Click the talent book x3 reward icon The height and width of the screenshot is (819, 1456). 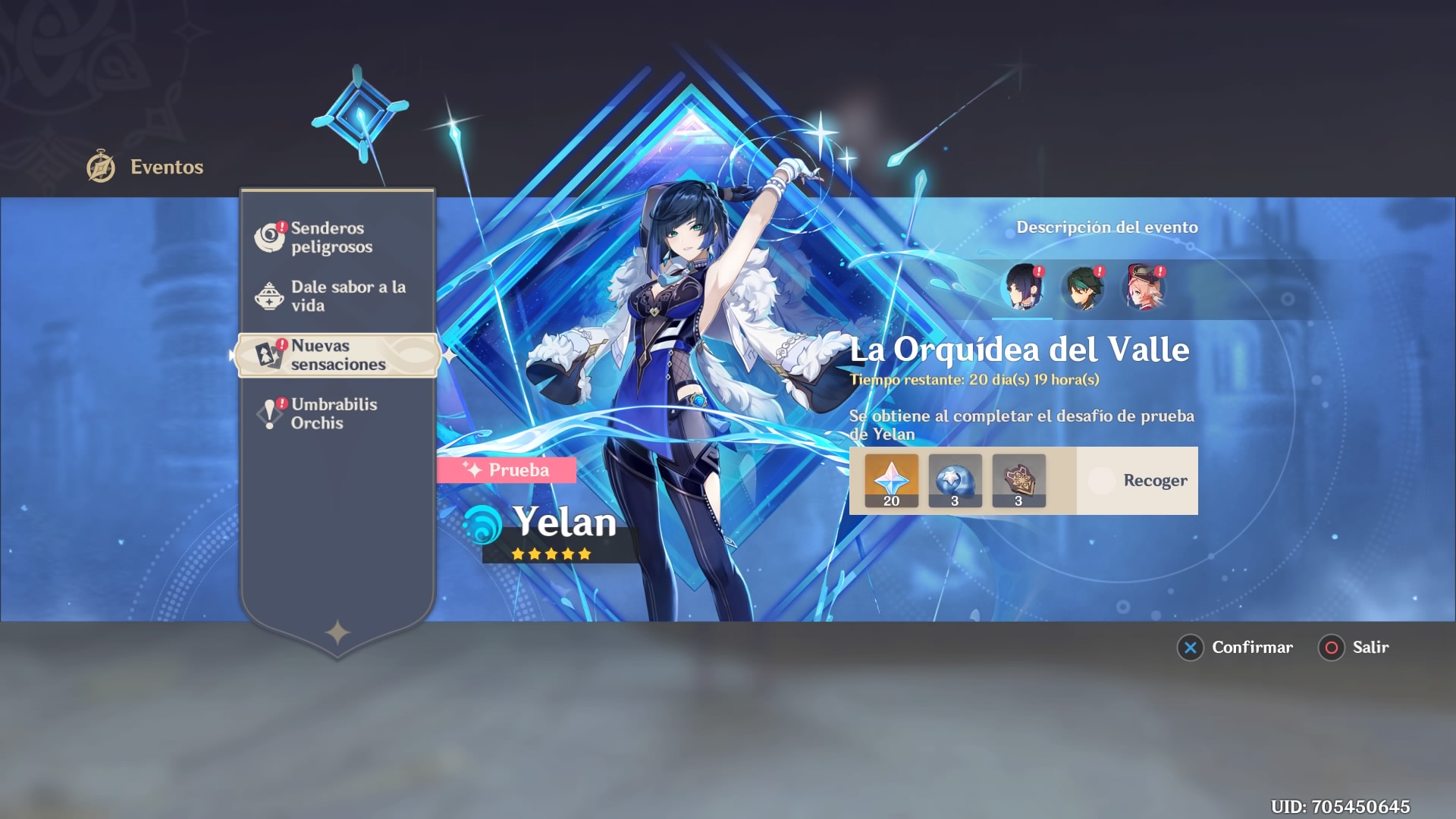click(x=1018, y=479)
